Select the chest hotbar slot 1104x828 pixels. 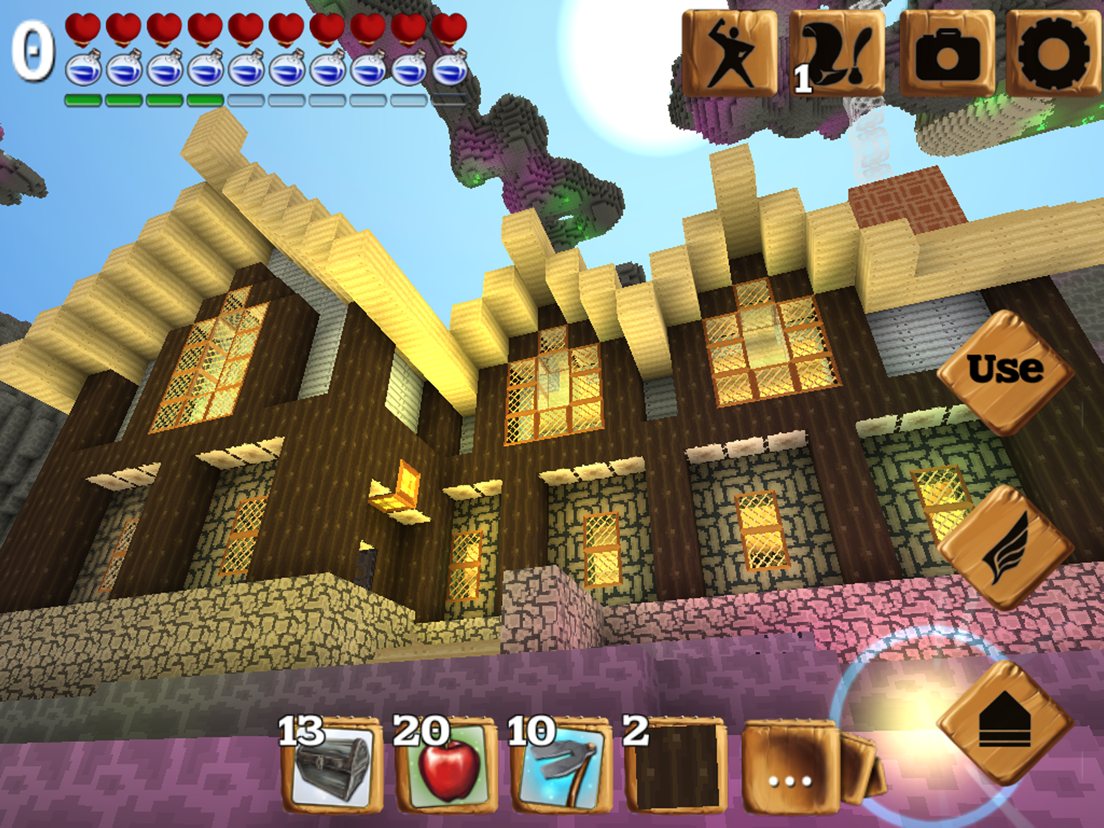[x=331, y=767]
